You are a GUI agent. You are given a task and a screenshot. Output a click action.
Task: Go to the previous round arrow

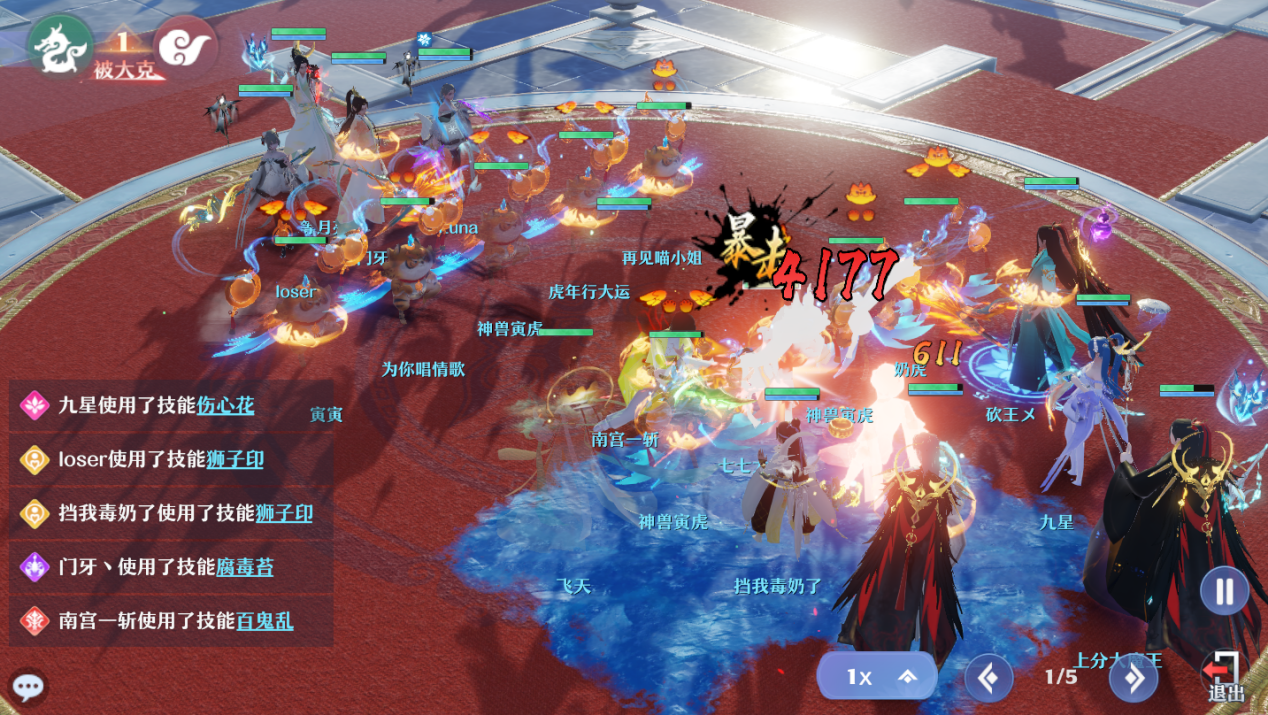click(988, 678)
